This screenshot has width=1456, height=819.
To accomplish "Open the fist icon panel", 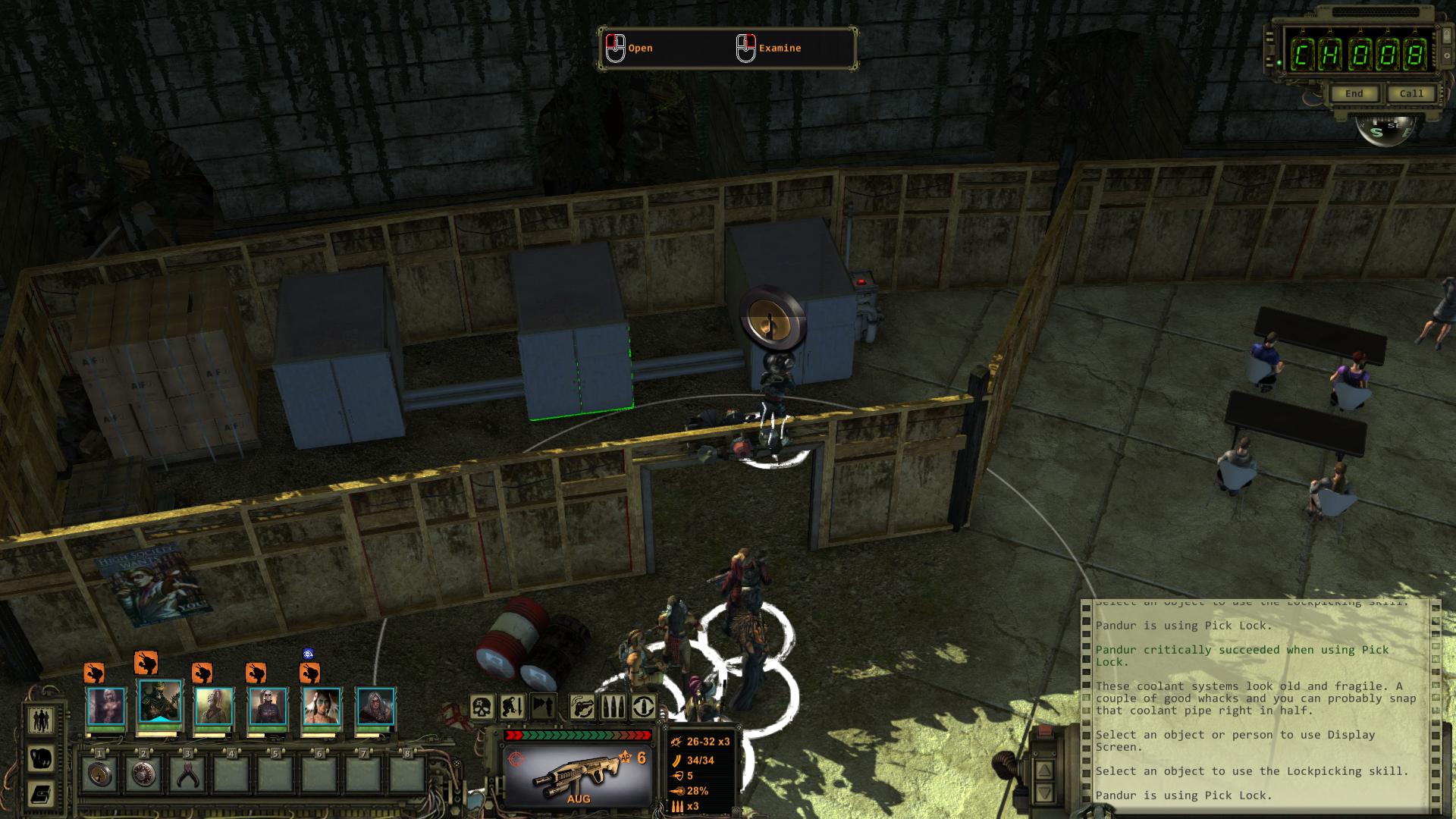I will 40,758.
